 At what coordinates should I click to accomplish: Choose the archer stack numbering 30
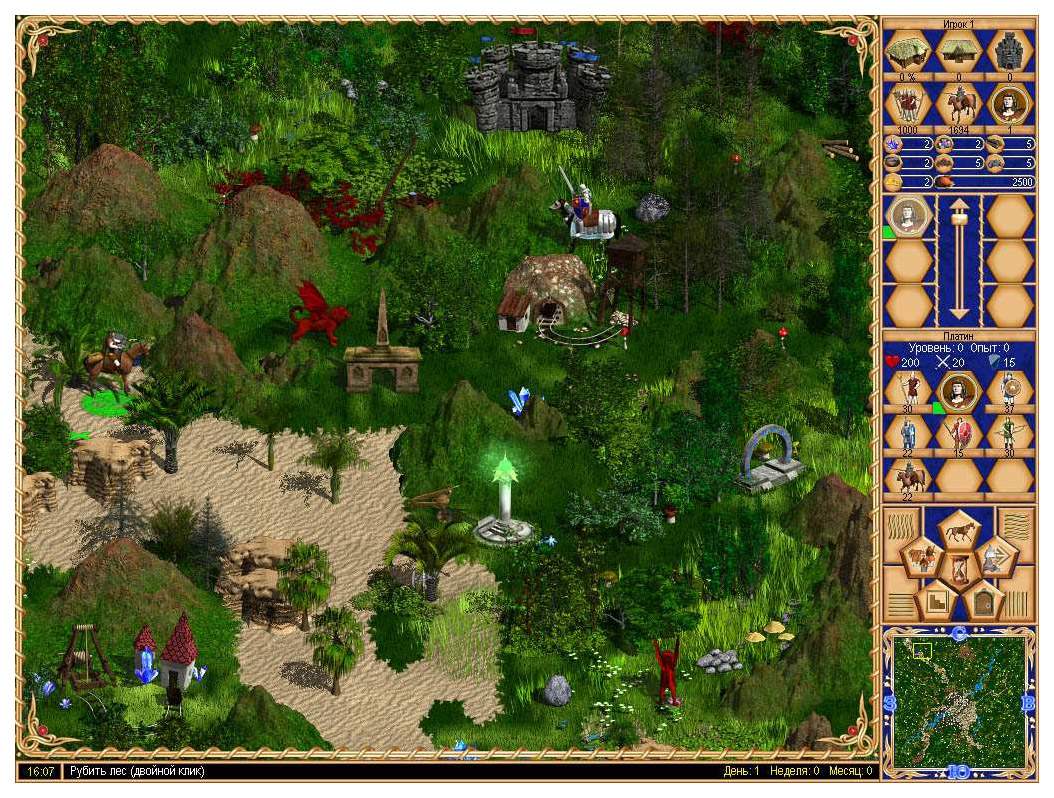[1010, 434]
